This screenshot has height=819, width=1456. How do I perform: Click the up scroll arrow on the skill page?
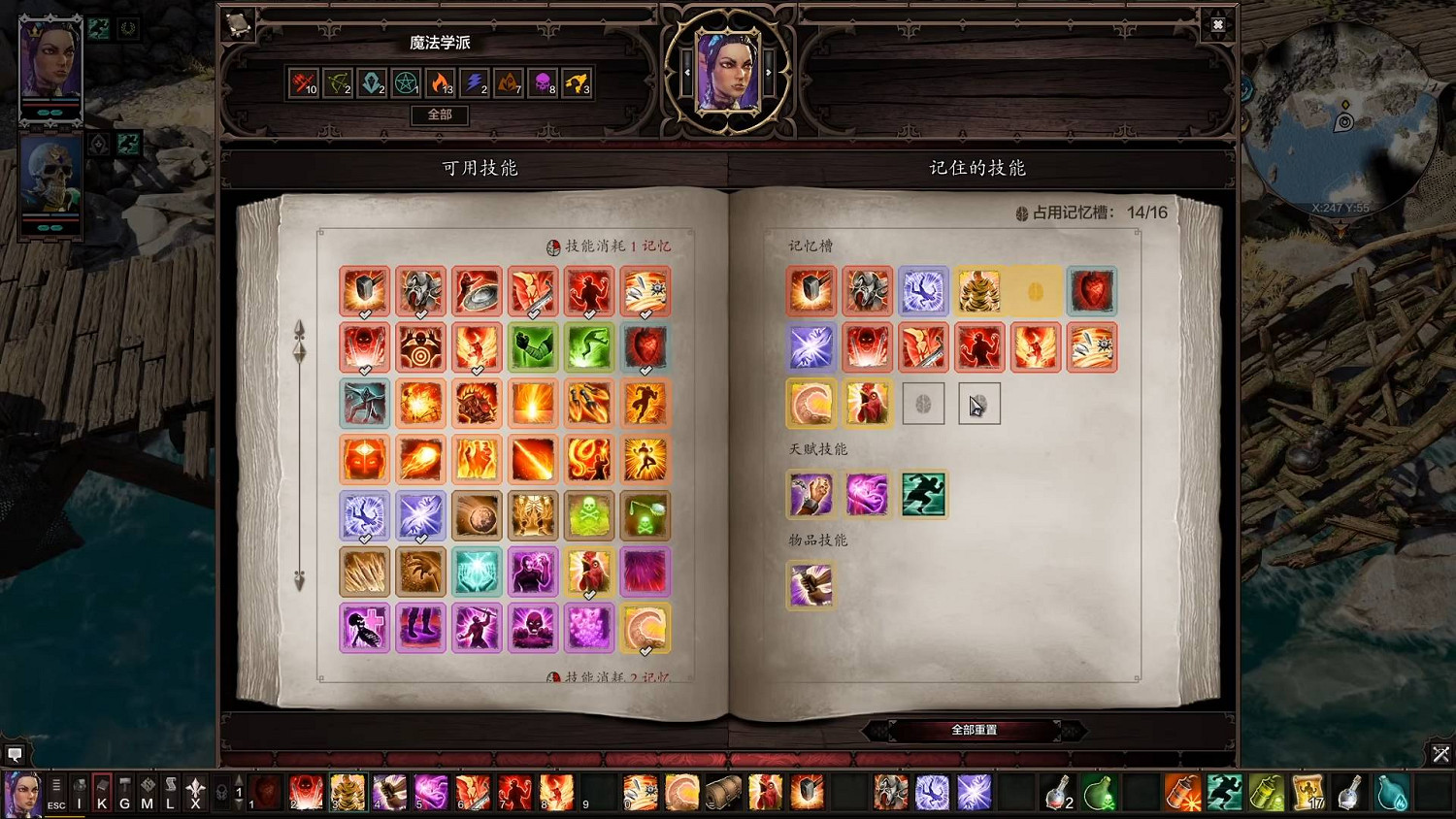click(301, 330)
